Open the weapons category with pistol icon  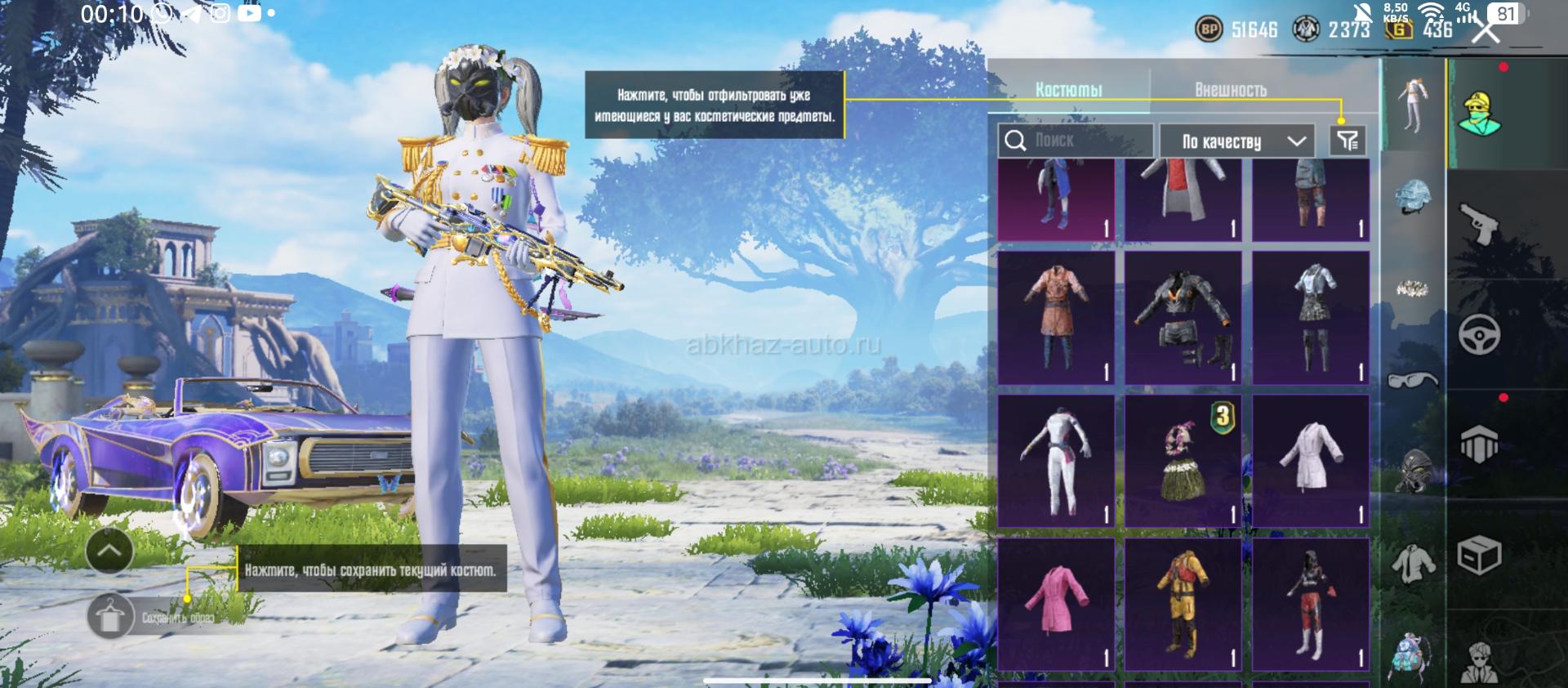point(1479,223)
